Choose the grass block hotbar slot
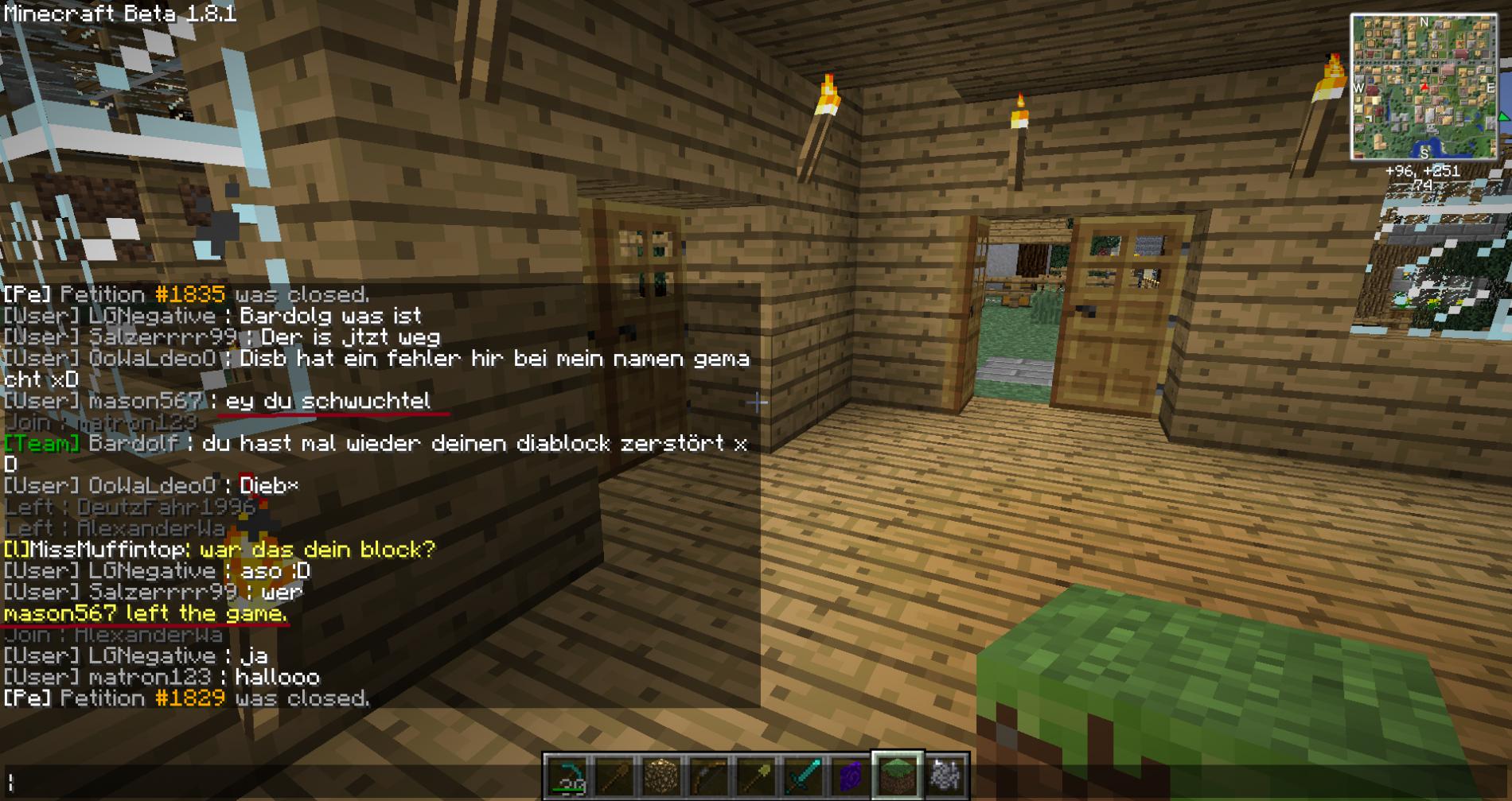The image size is (1512, 801). click(x=897, y=776)
